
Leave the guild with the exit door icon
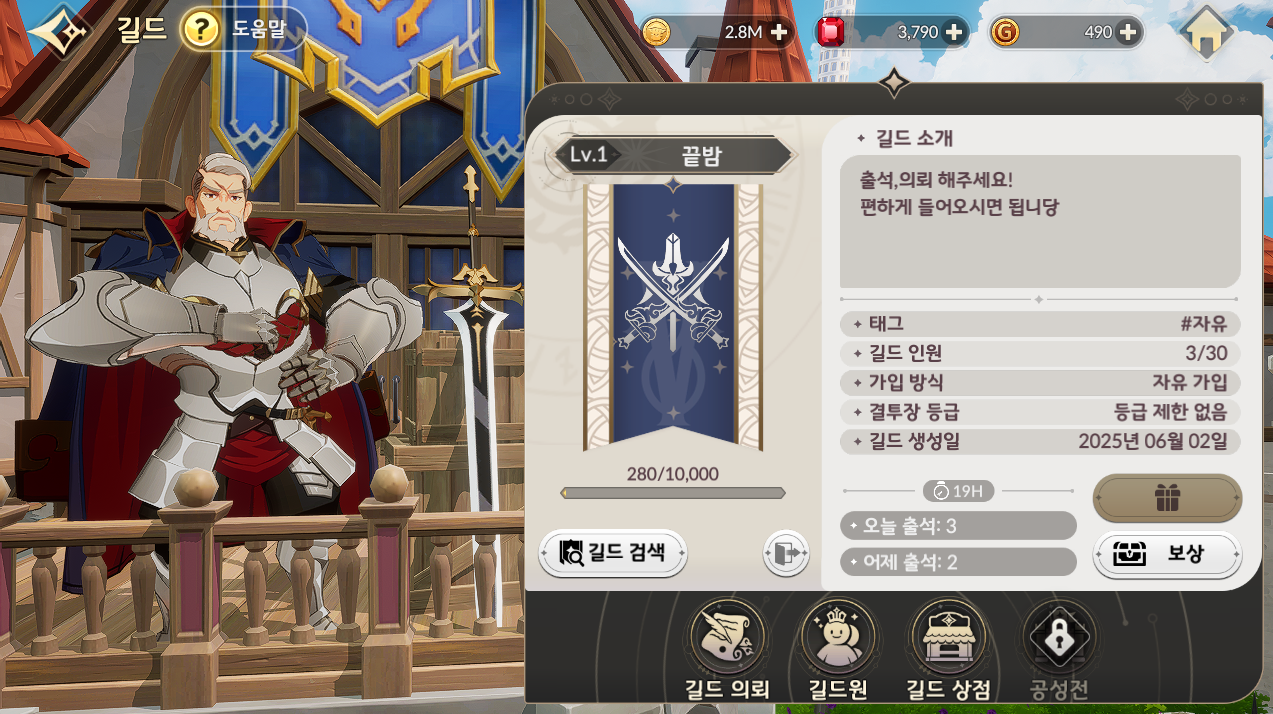tap(785, 553)
